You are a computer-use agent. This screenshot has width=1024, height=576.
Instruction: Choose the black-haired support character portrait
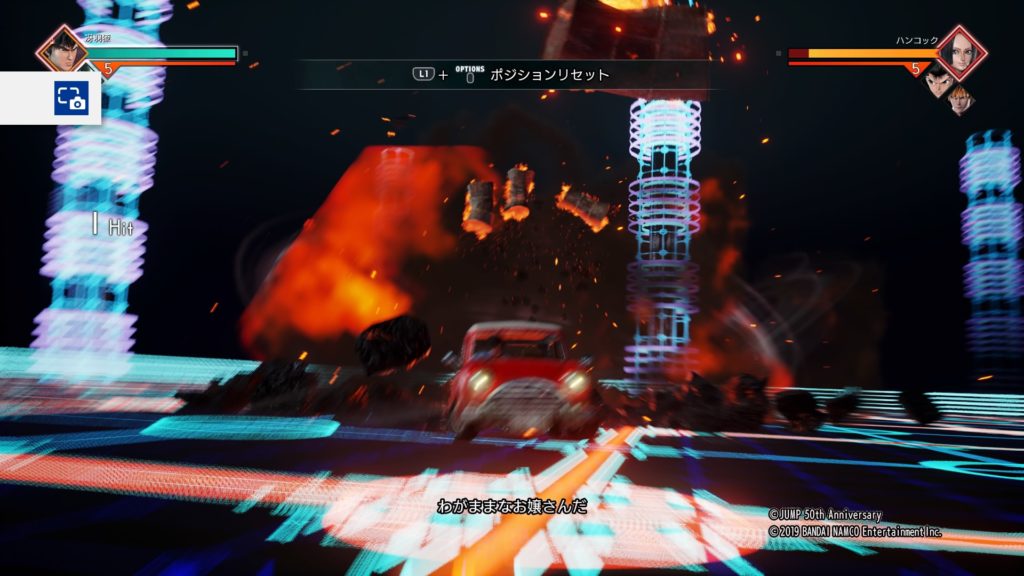tap(937, 81)
